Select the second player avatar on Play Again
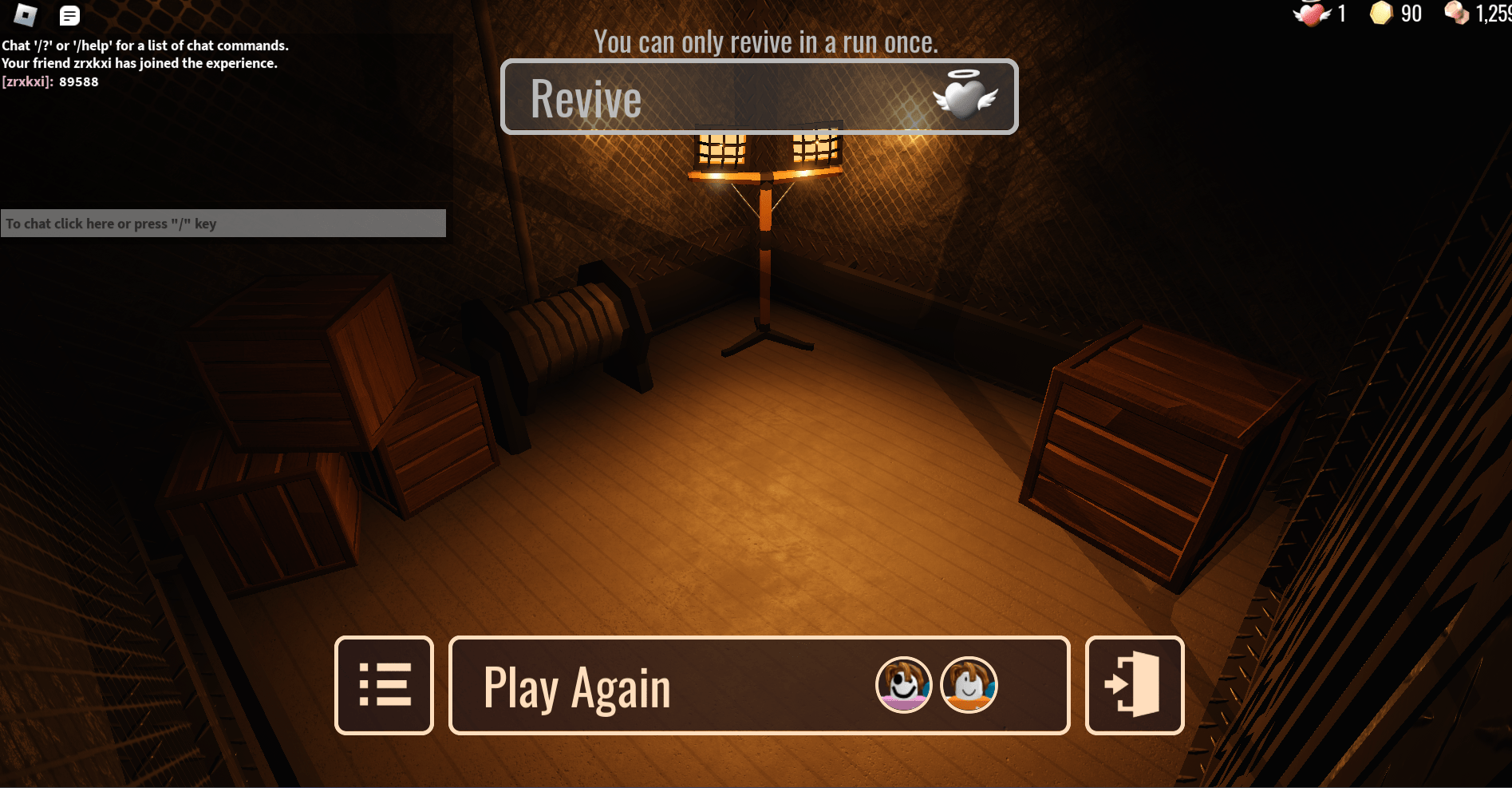This screenshot has height=788, width=1512. pyautogui.click(x=968, y=685)
